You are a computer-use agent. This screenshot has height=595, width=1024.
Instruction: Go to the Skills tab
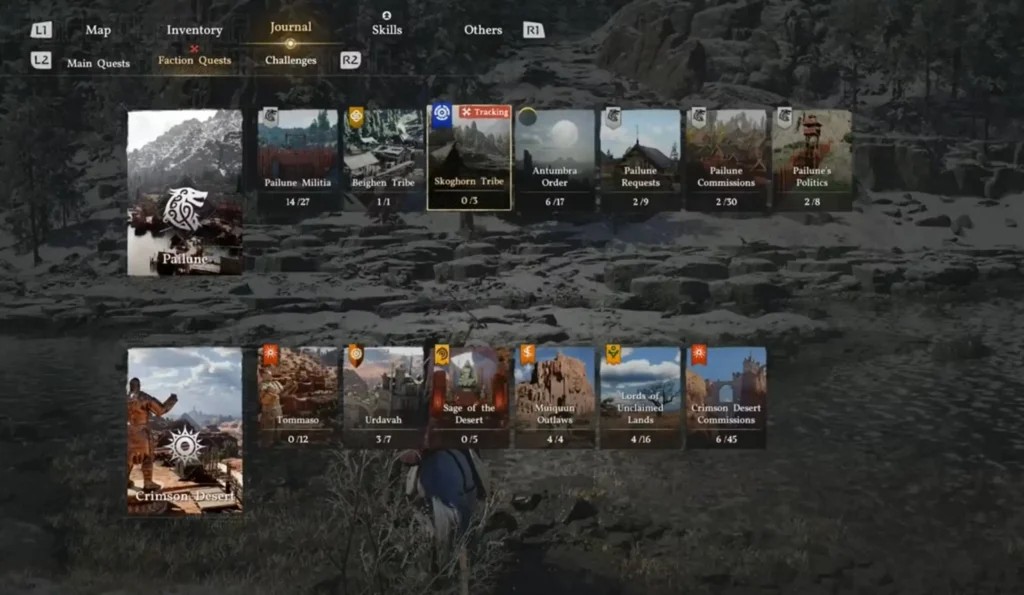click(x=387, y=30)
